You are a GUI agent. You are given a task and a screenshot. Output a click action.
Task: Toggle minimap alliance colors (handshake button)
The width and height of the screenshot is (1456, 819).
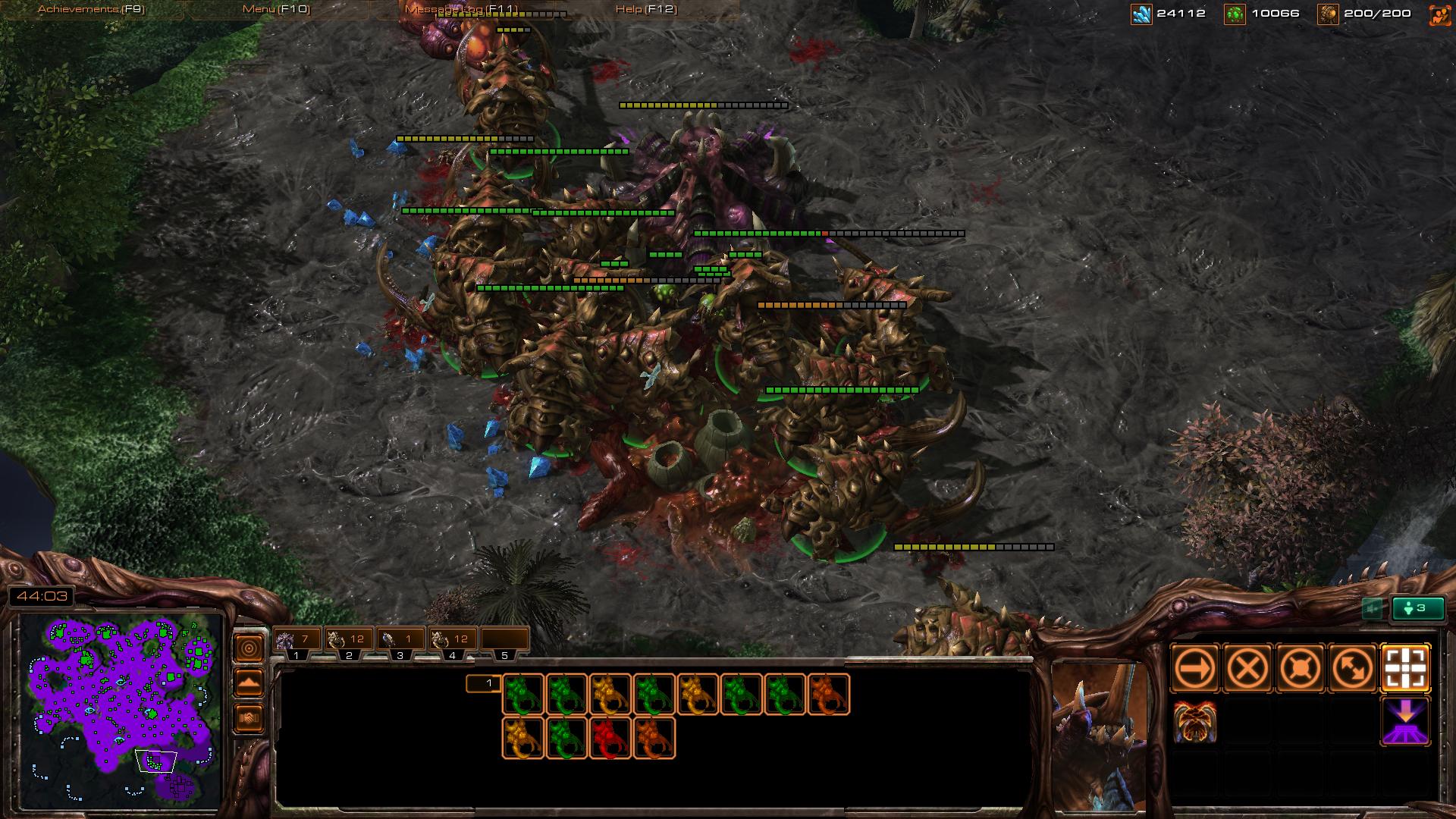click(249, 717)
